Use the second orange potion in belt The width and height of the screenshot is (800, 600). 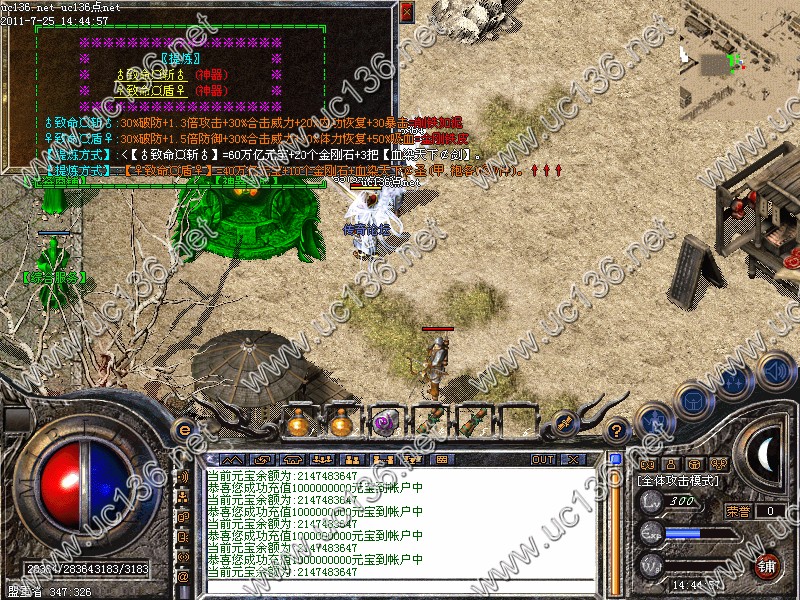(x=341, y=422)
